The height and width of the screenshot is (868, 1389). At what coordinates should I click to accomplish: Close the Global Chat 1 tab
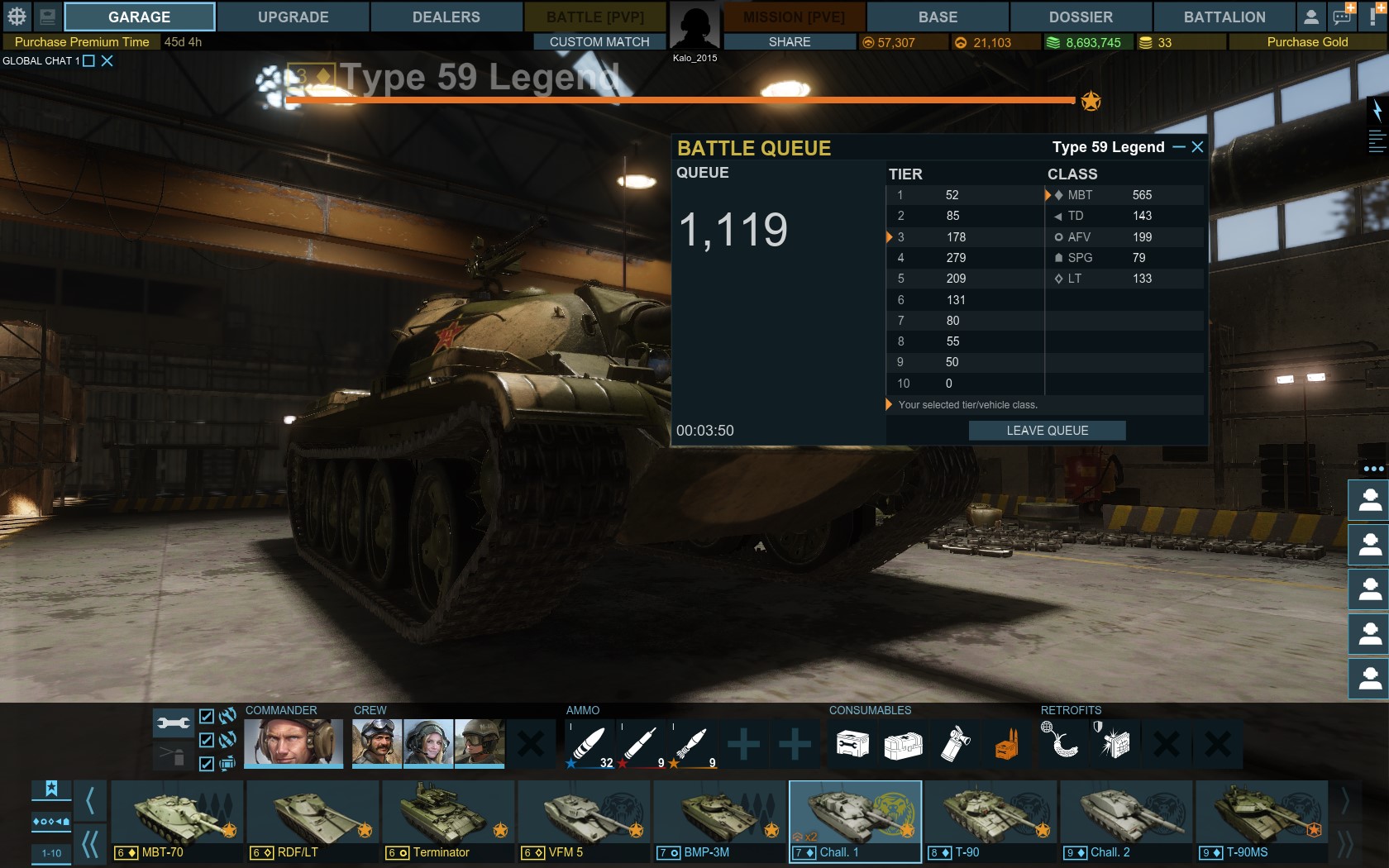coord(107,60)
